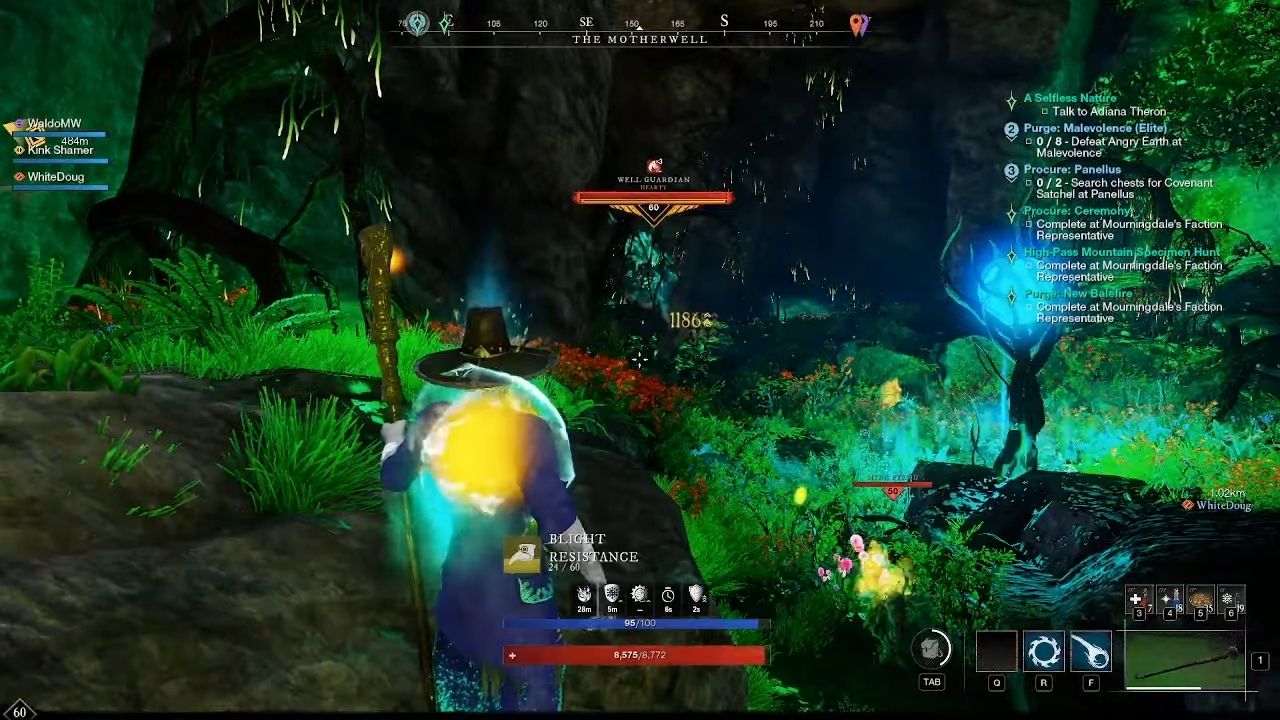
Task: Activate the spiked ring staff ability
Action: point(1043,652)
